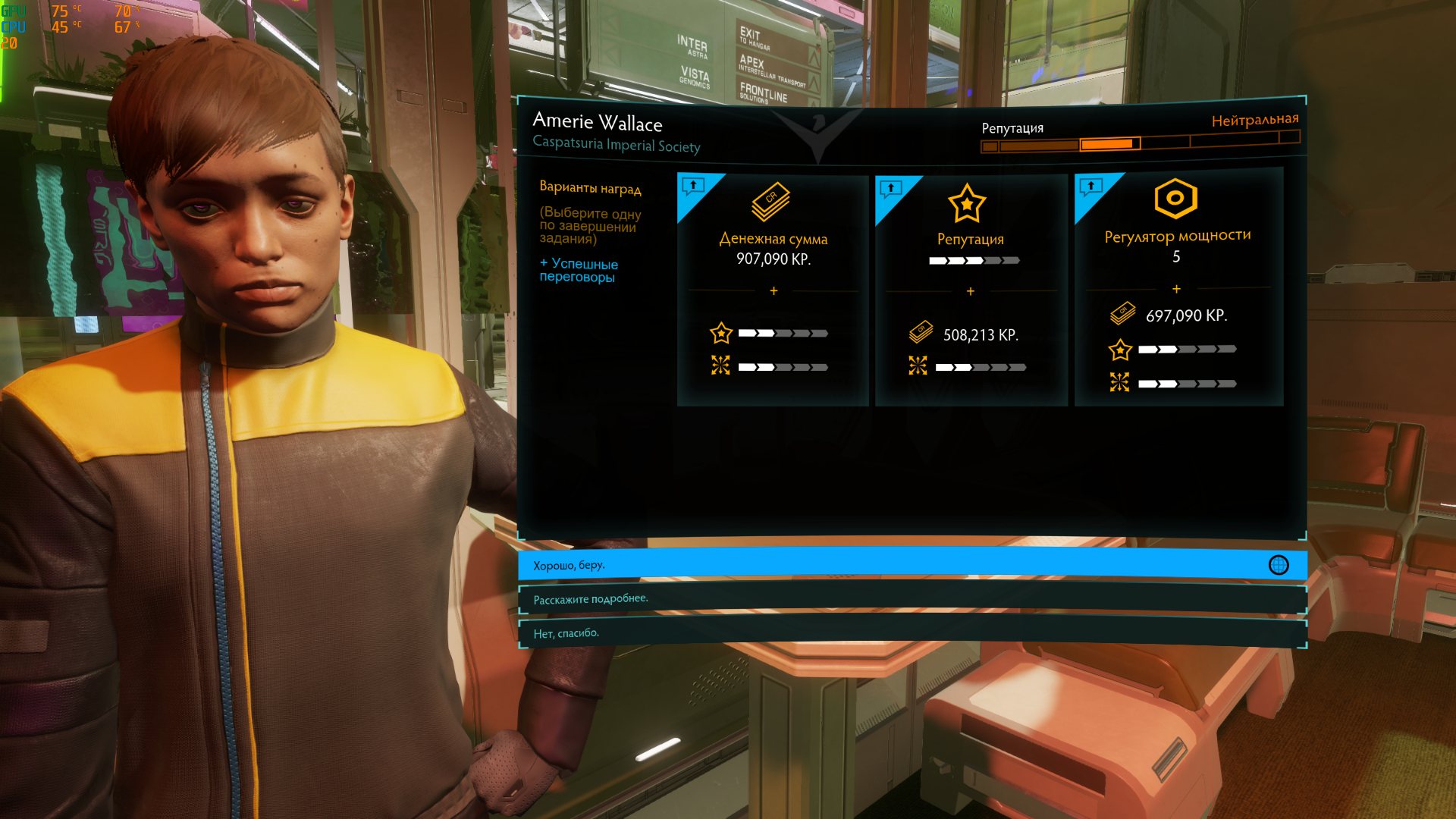
Task: Choose the "Регулятор мощности" reward card
Action: click(1178, 290)
